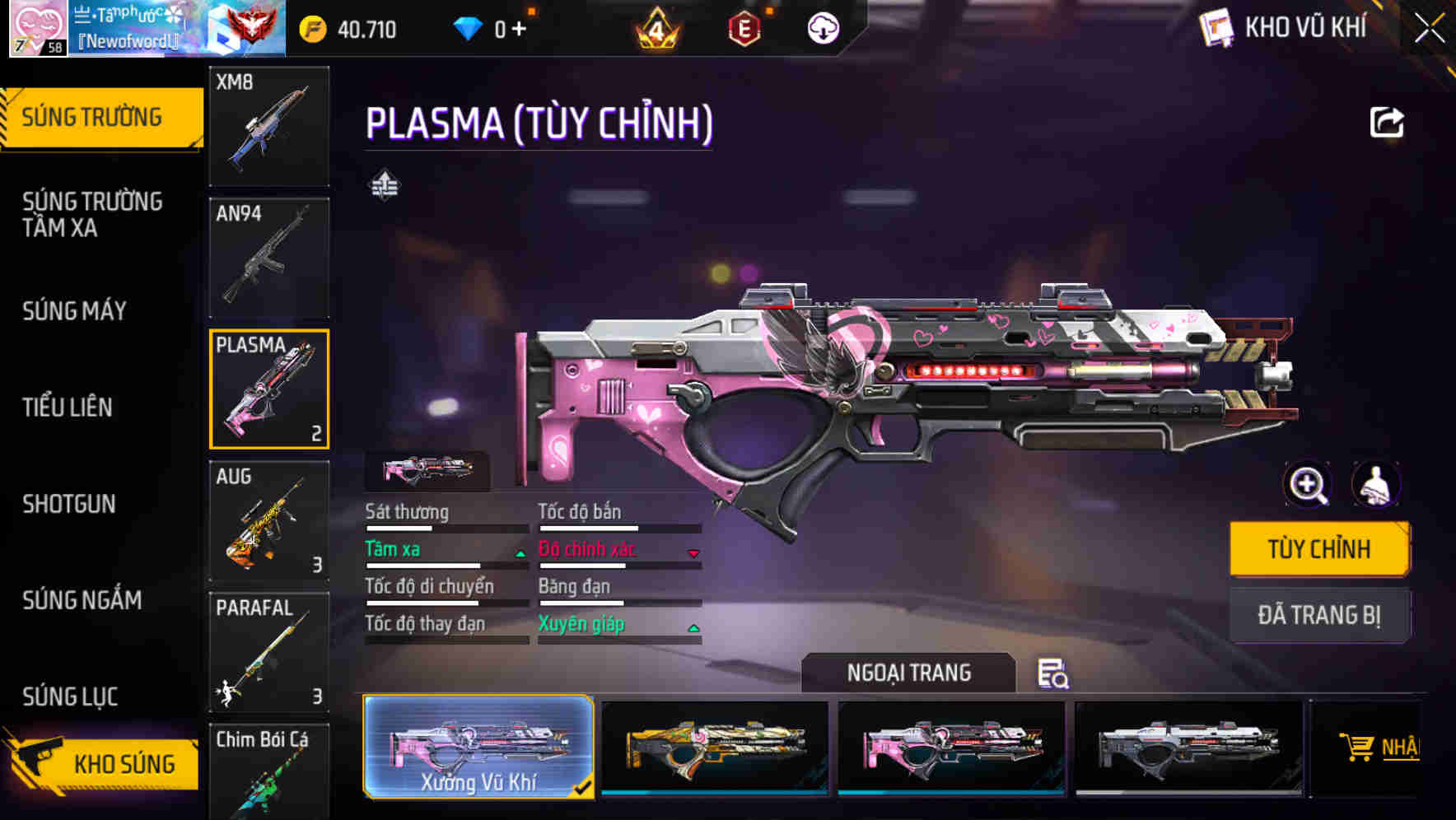1456x820 pixels.
Task: Switch to Súng Trường Tầm Xa category
Action: point(92,214)
